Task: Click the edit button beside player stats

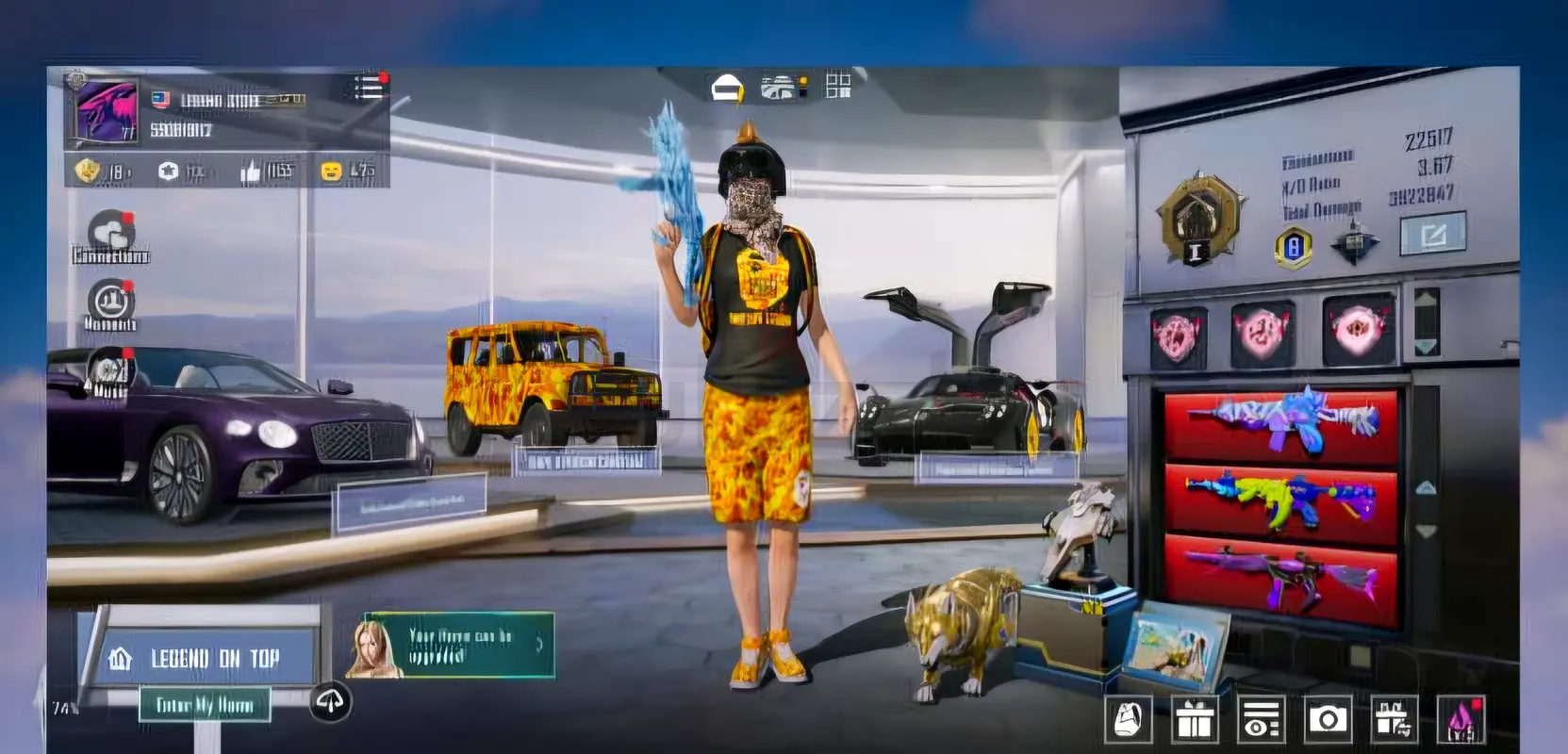Action: tap(1432, 233)
